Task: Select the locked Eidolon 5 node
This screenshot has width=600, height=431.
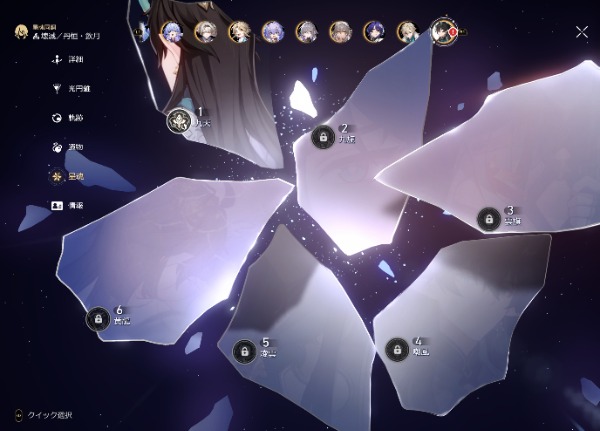Action: click(244, 351)
